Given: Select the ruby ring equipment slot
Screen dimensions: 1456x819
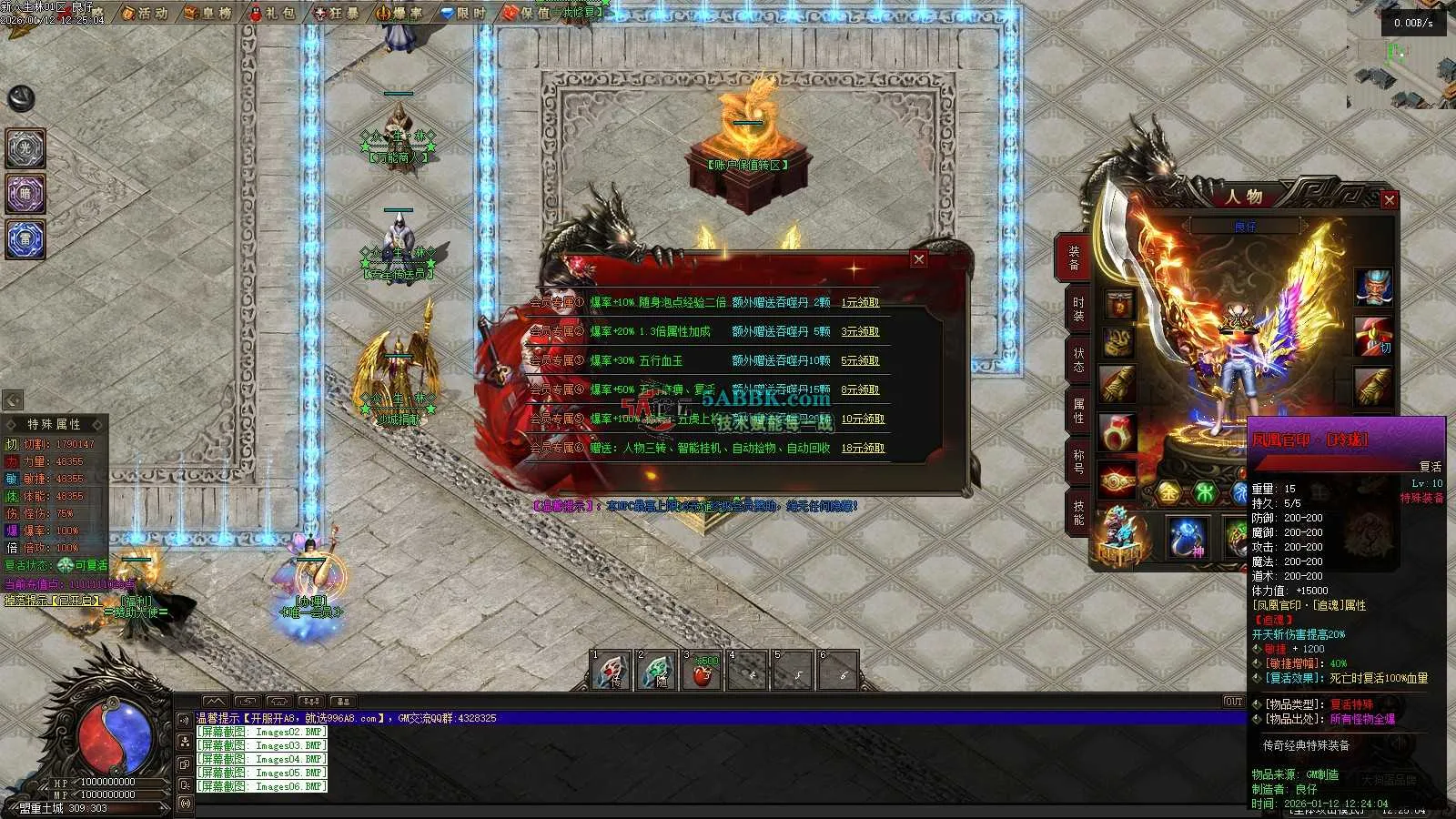Looking at the screenshot, I should pos(1118,432).
